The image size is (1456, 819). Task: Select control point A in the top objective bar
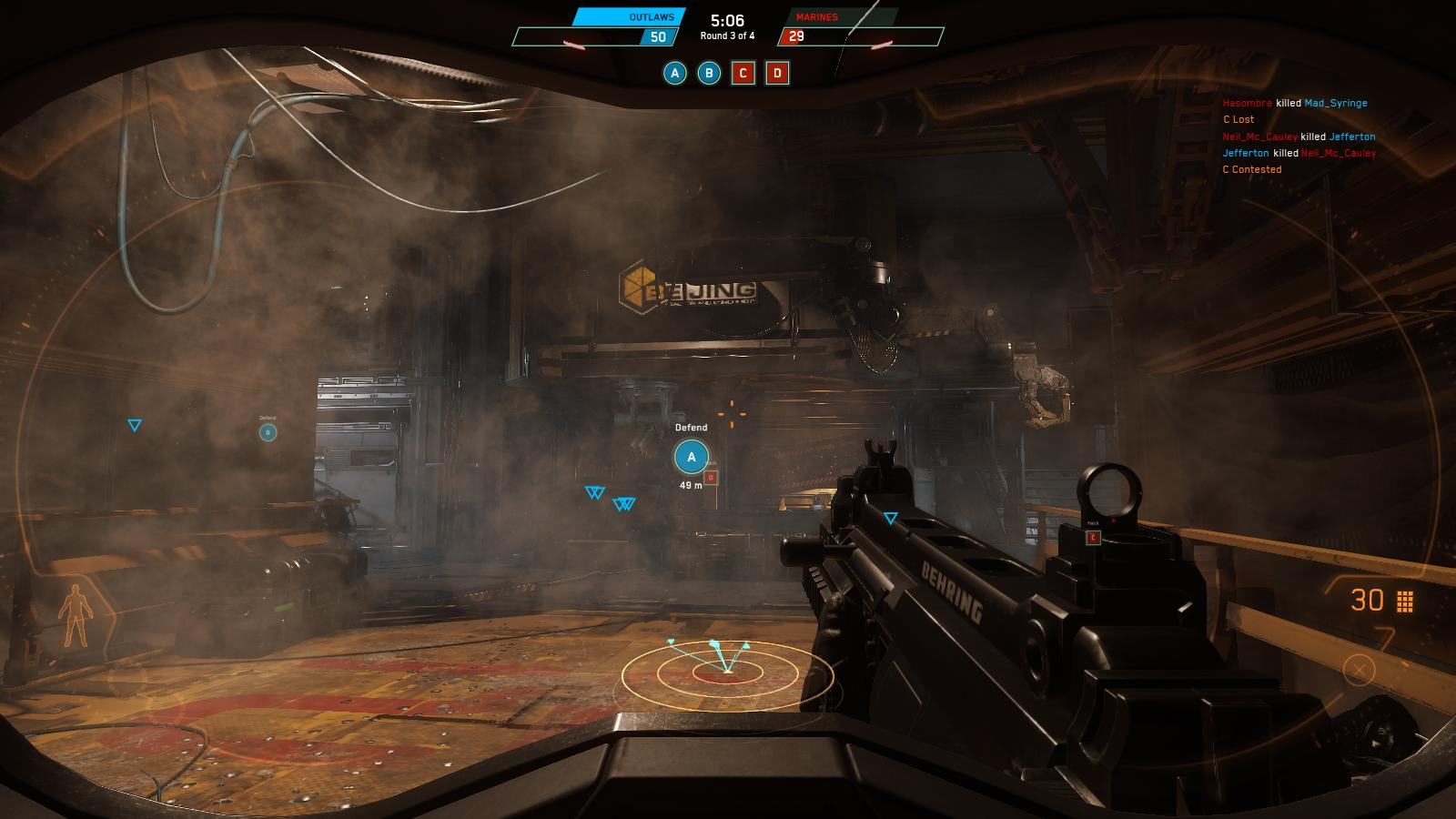click(x=674, y=74)
